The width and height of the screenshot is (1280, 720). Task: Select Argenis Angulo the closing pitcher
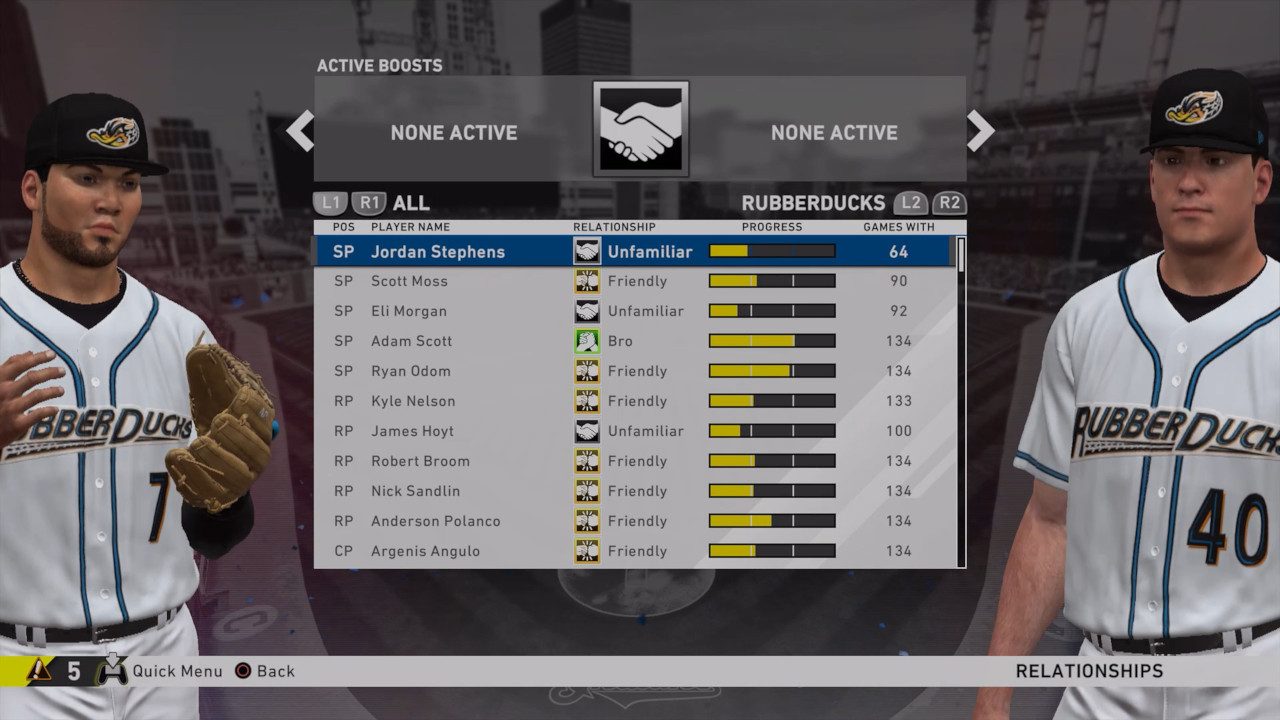click(425, 551)
